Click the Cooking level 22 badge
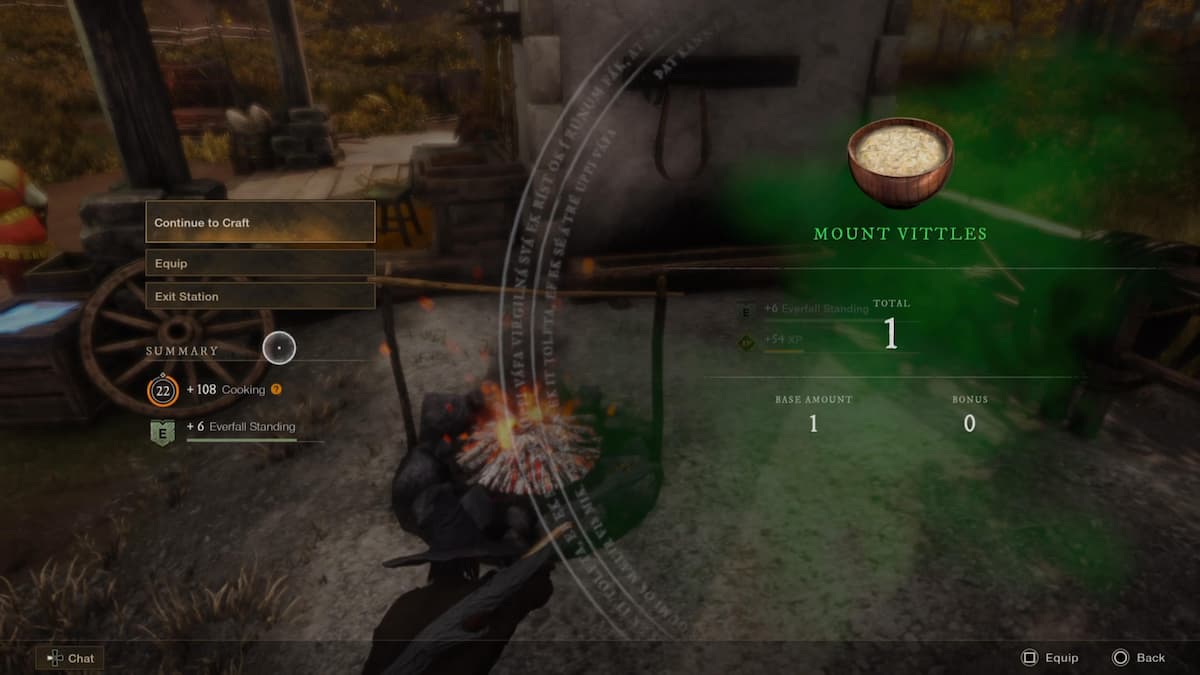The image size is (1200, 675). 162,390
